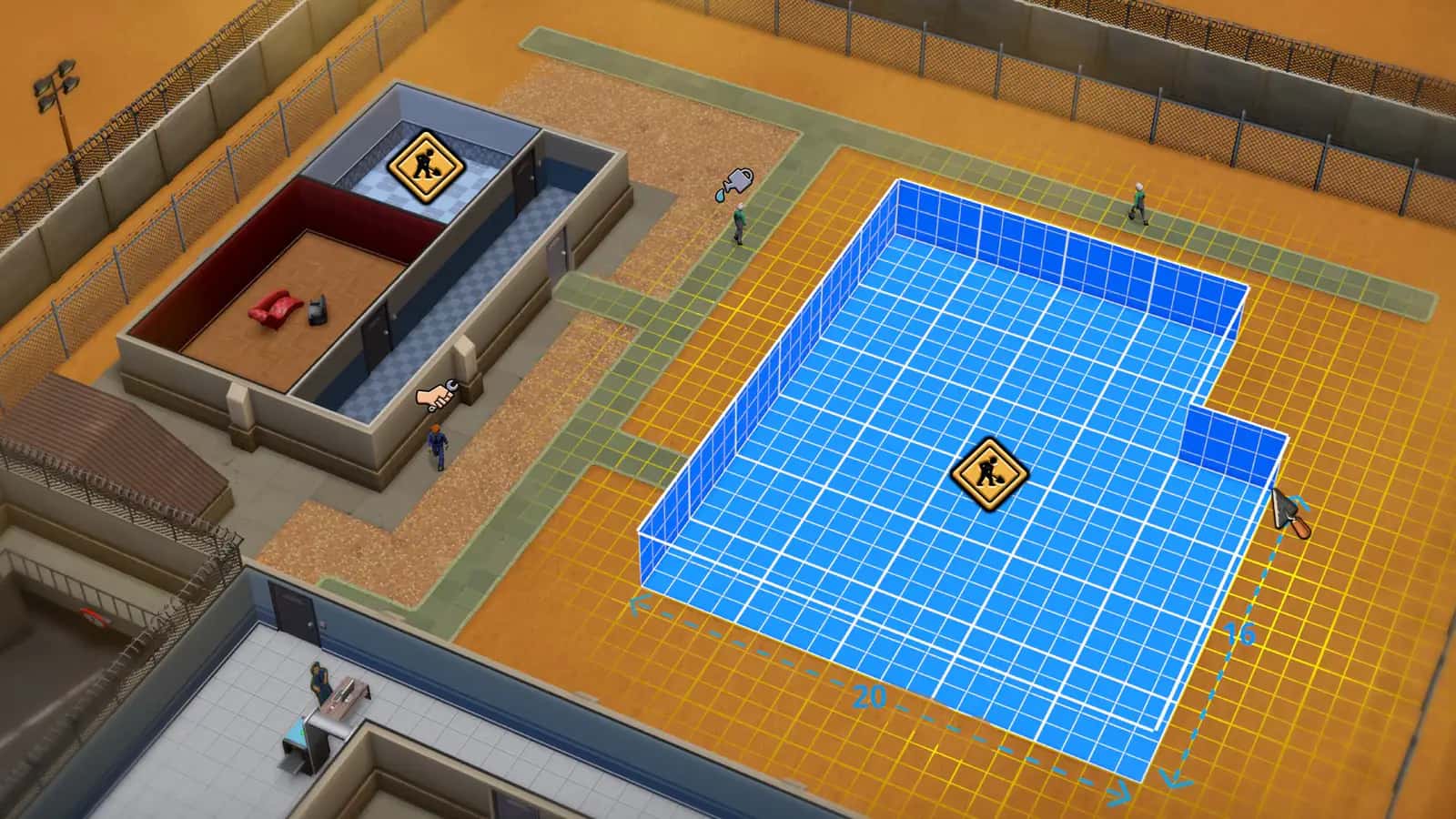
Task: Click the hand-with-wrench repair icon
Action: point(438,396)
